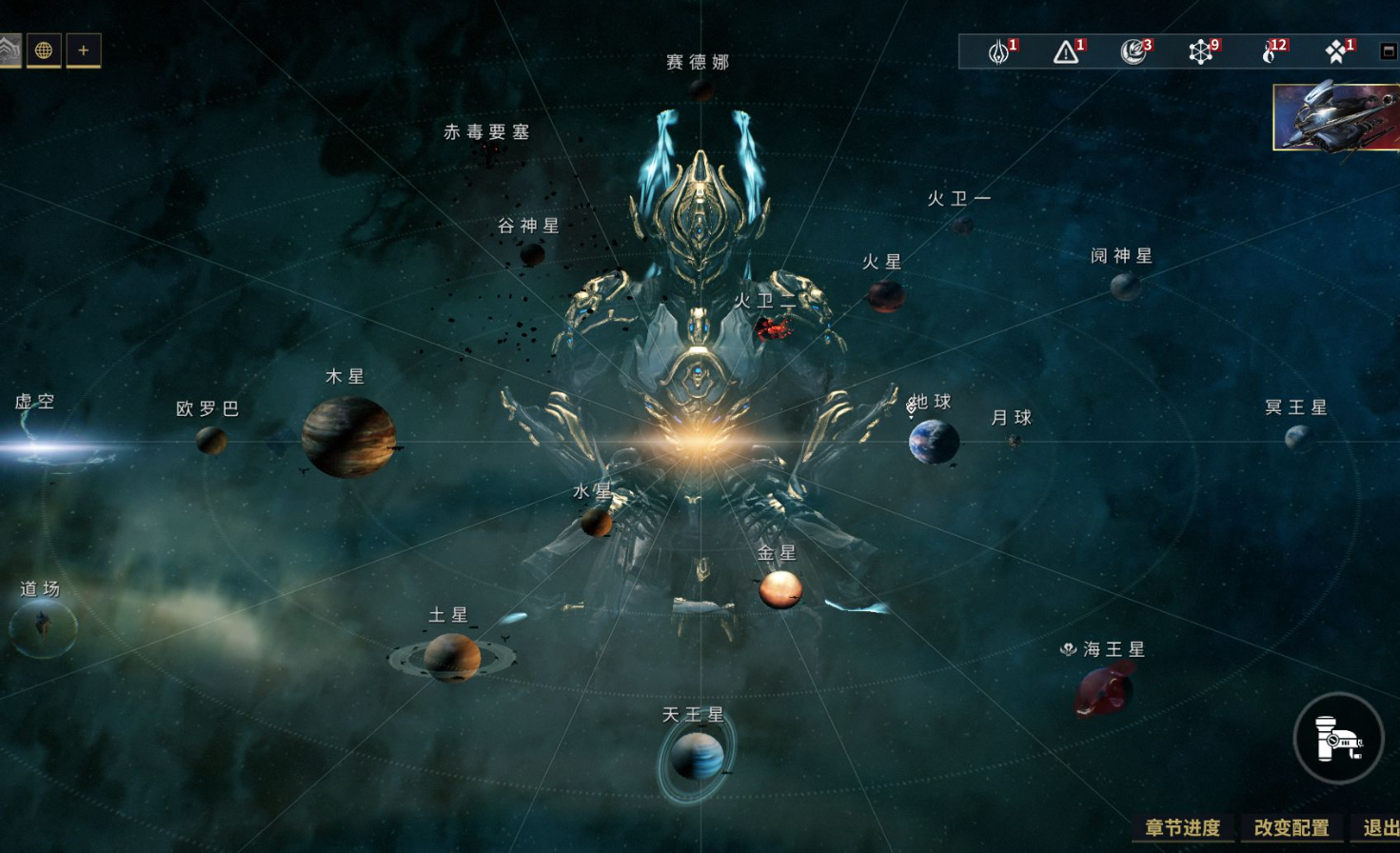This screenshot has height=853, width=1400.
Task: Select the 地球 (Earth) planet node
Action: click(933, 442)
